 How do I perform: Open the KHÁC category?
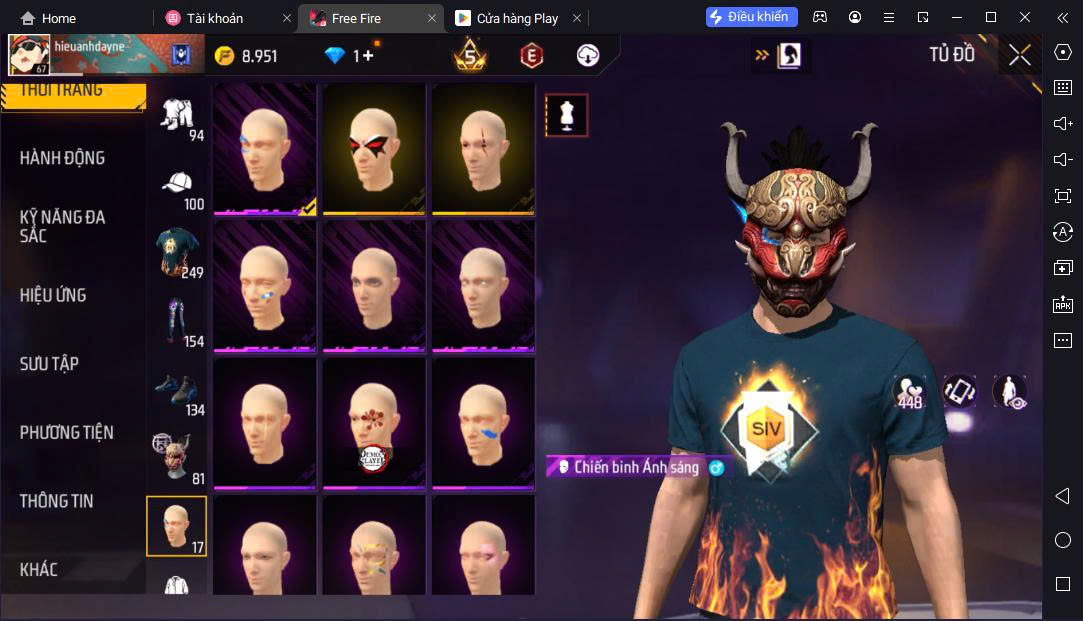pyautogui.click(x=39, y=570)
